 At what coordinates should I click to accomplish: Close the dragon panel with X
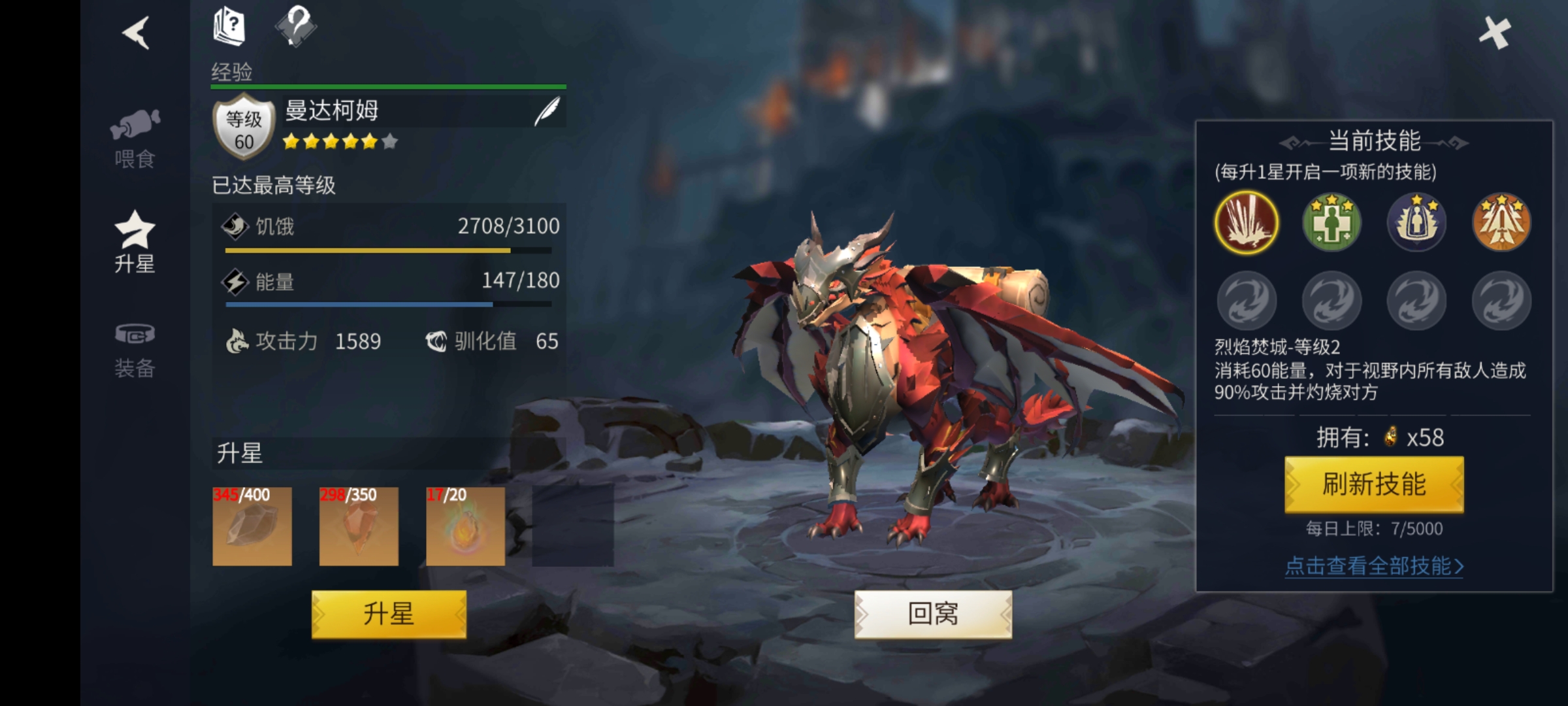1495,33
